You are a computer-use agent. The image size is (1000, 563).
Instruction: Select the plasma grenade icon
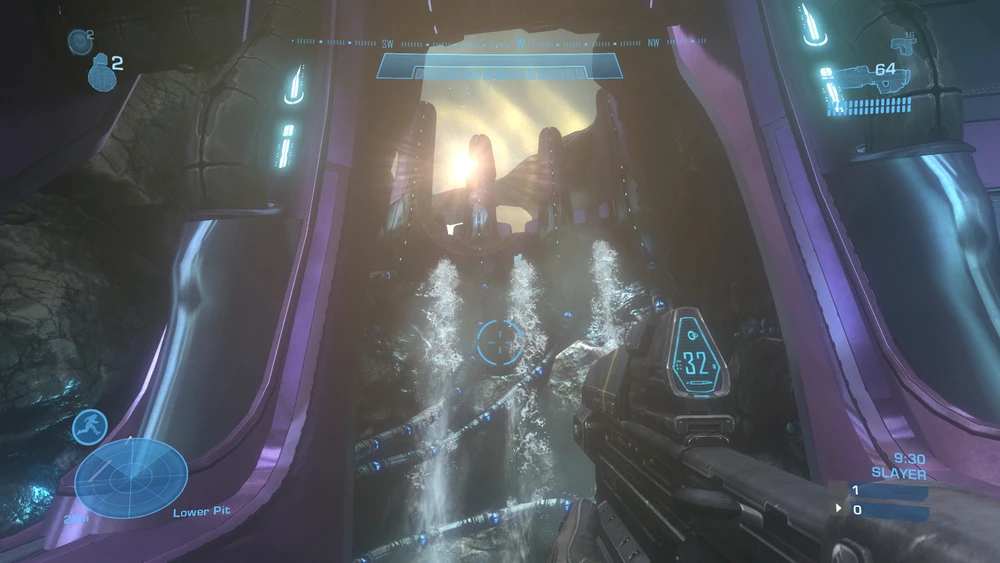coord(80,41)
